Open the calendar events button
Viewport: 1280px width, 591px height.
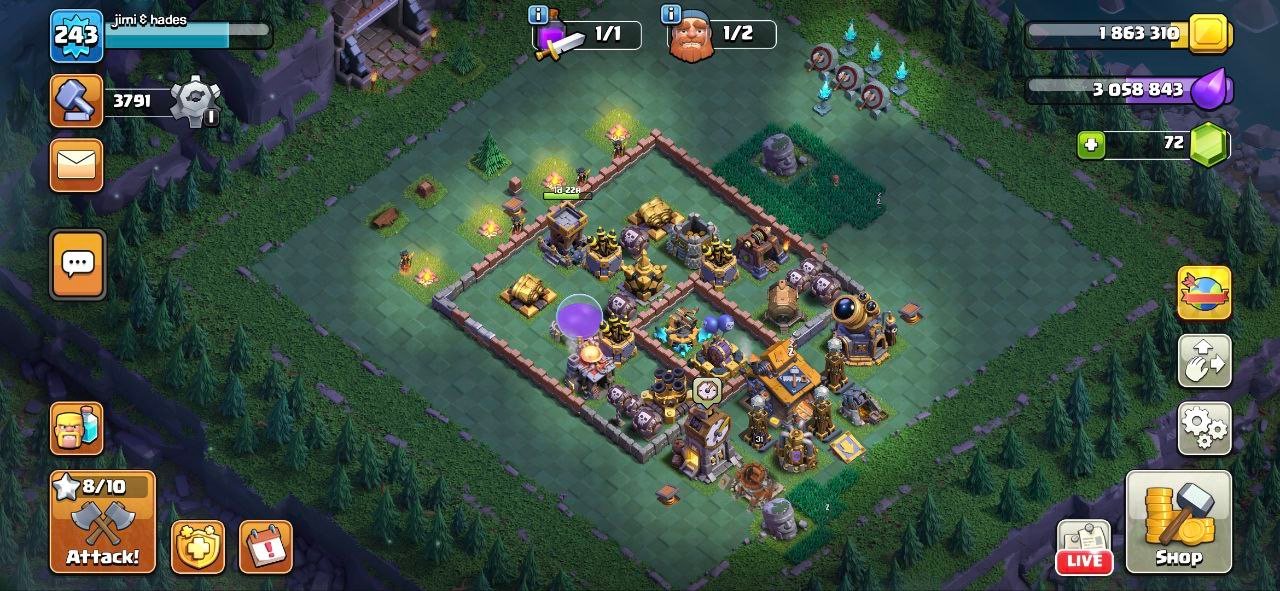pyautogui.click(x=266, y=547)
